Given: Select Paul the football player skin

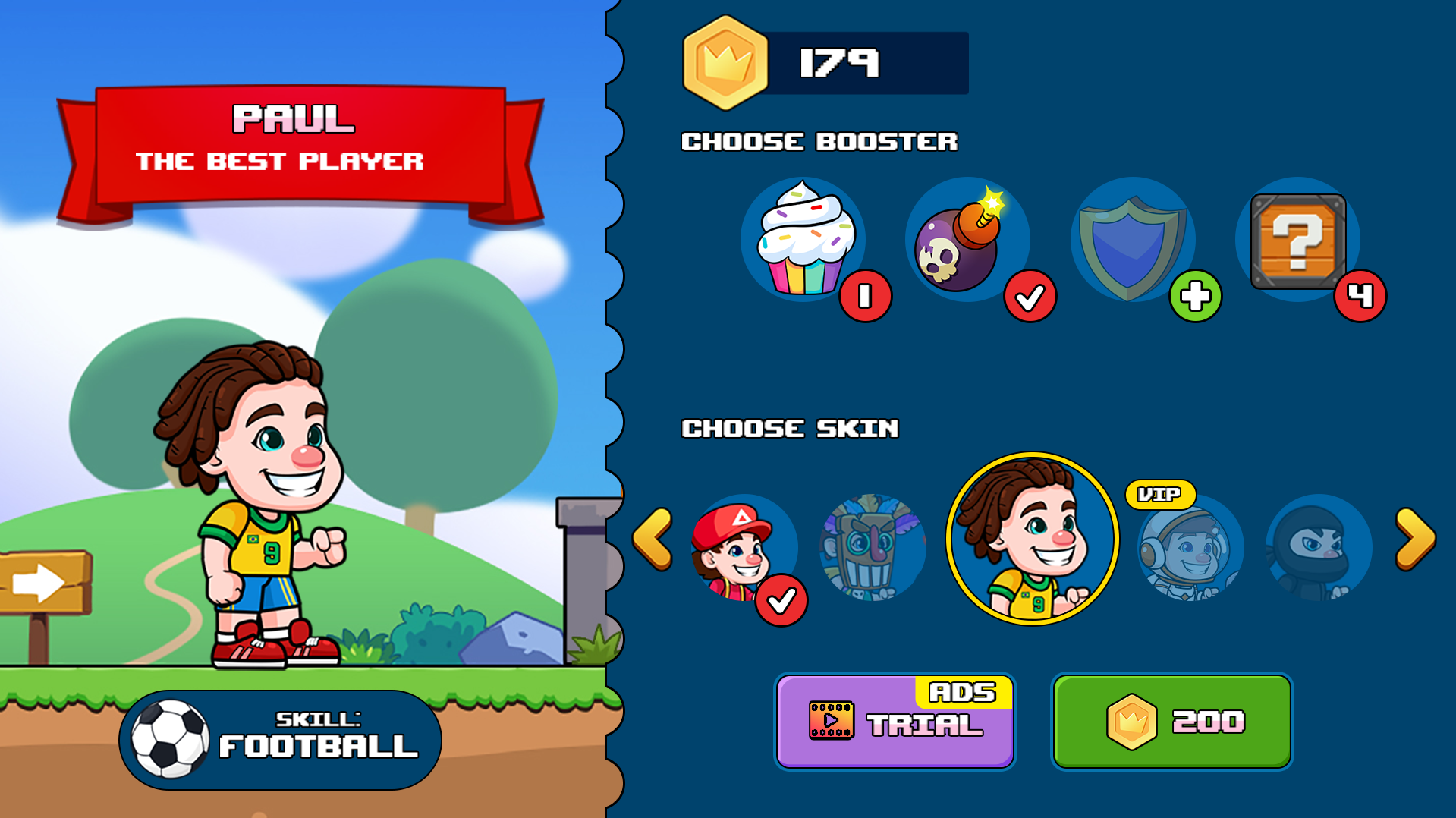Looking at the screenshot, I should [1032, 539].
